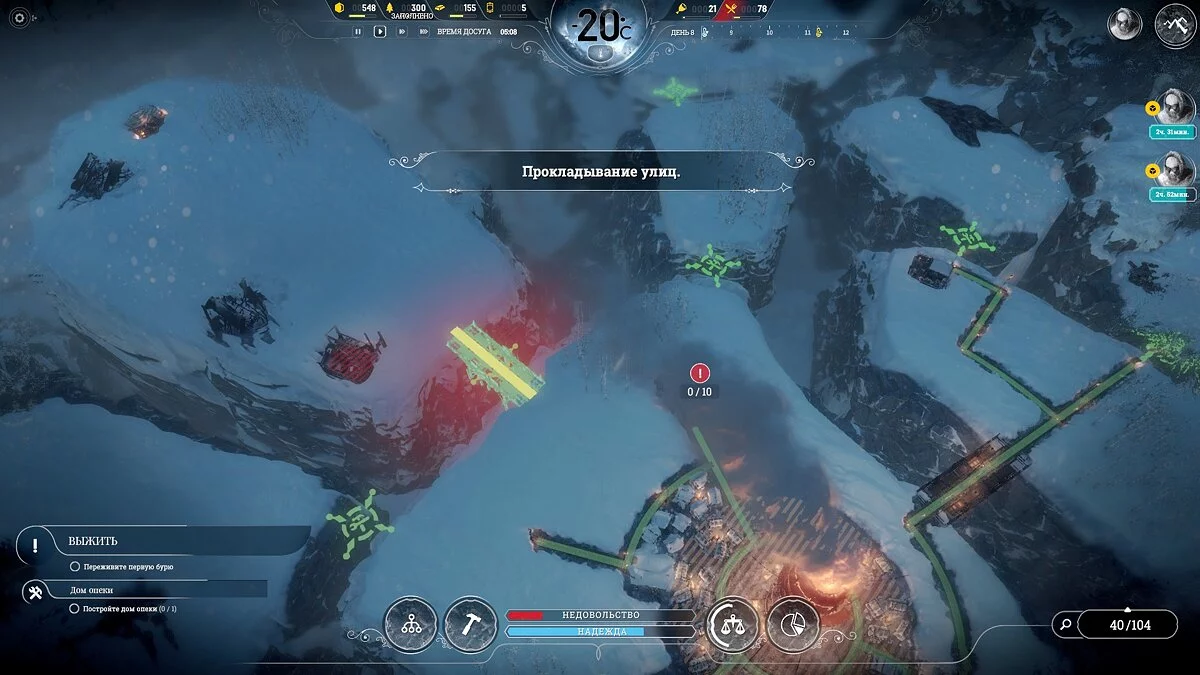Open the Book of Laws scales icon
Viewport: 1200px width, 675px height.
coord(732,625)
